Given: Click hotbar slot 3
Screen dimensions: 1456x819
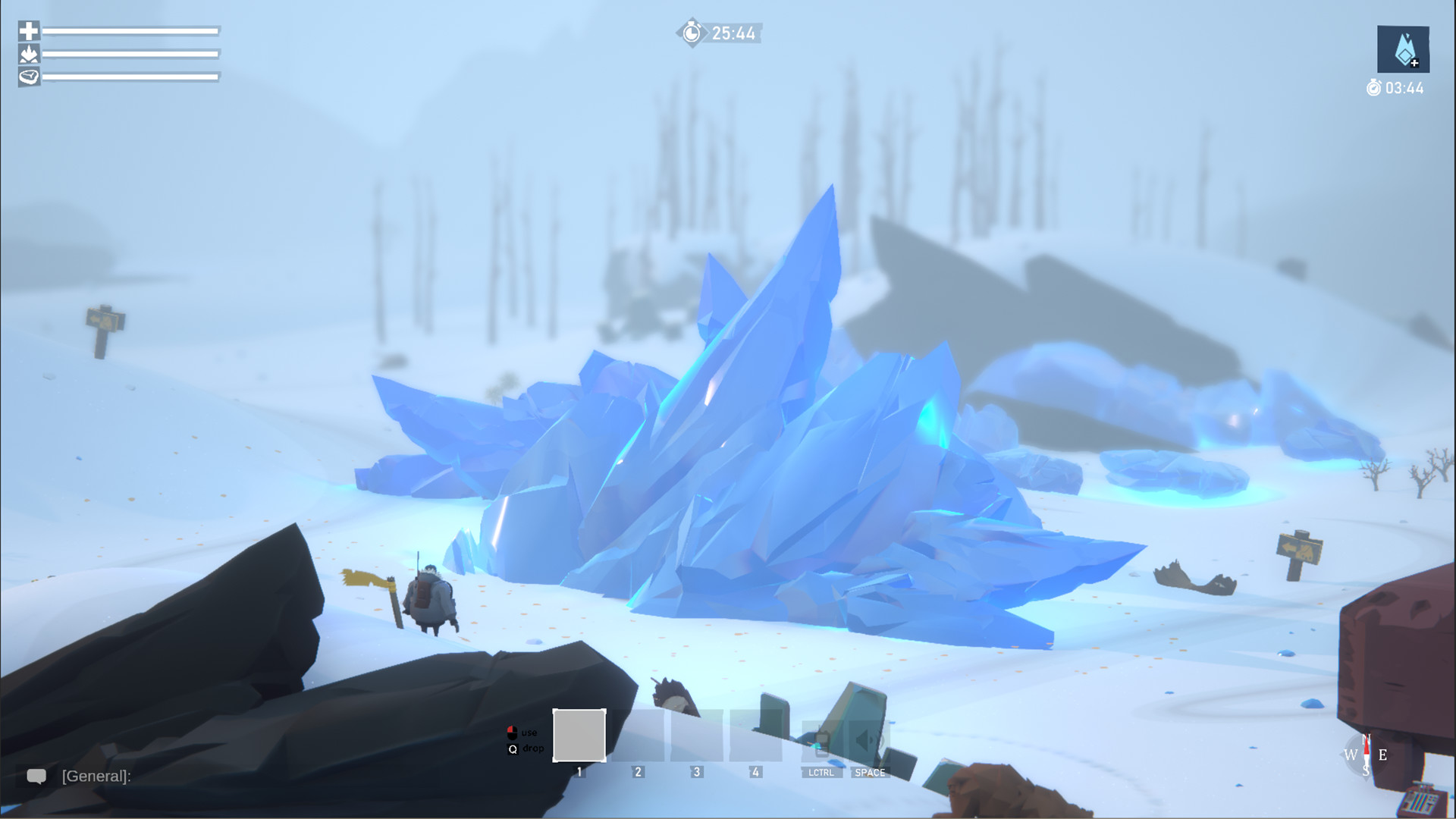Looking at the screenshot, I should [x=697, y=737].
